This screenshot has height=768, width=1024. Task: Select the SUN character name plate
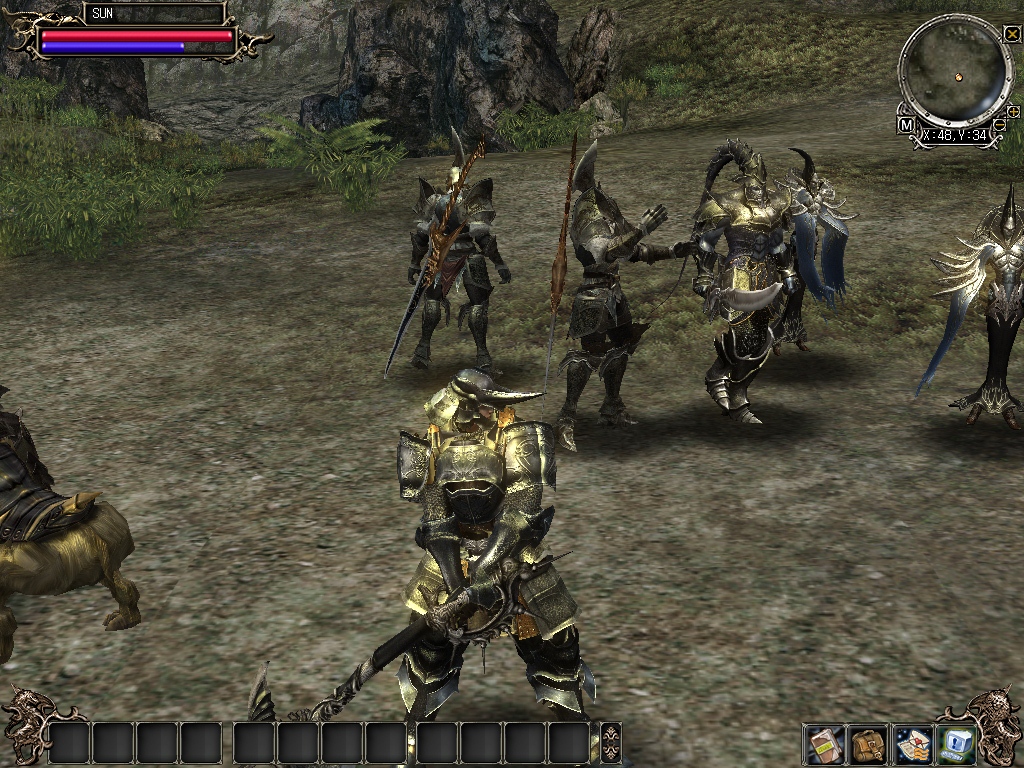[x=153, y=14]
